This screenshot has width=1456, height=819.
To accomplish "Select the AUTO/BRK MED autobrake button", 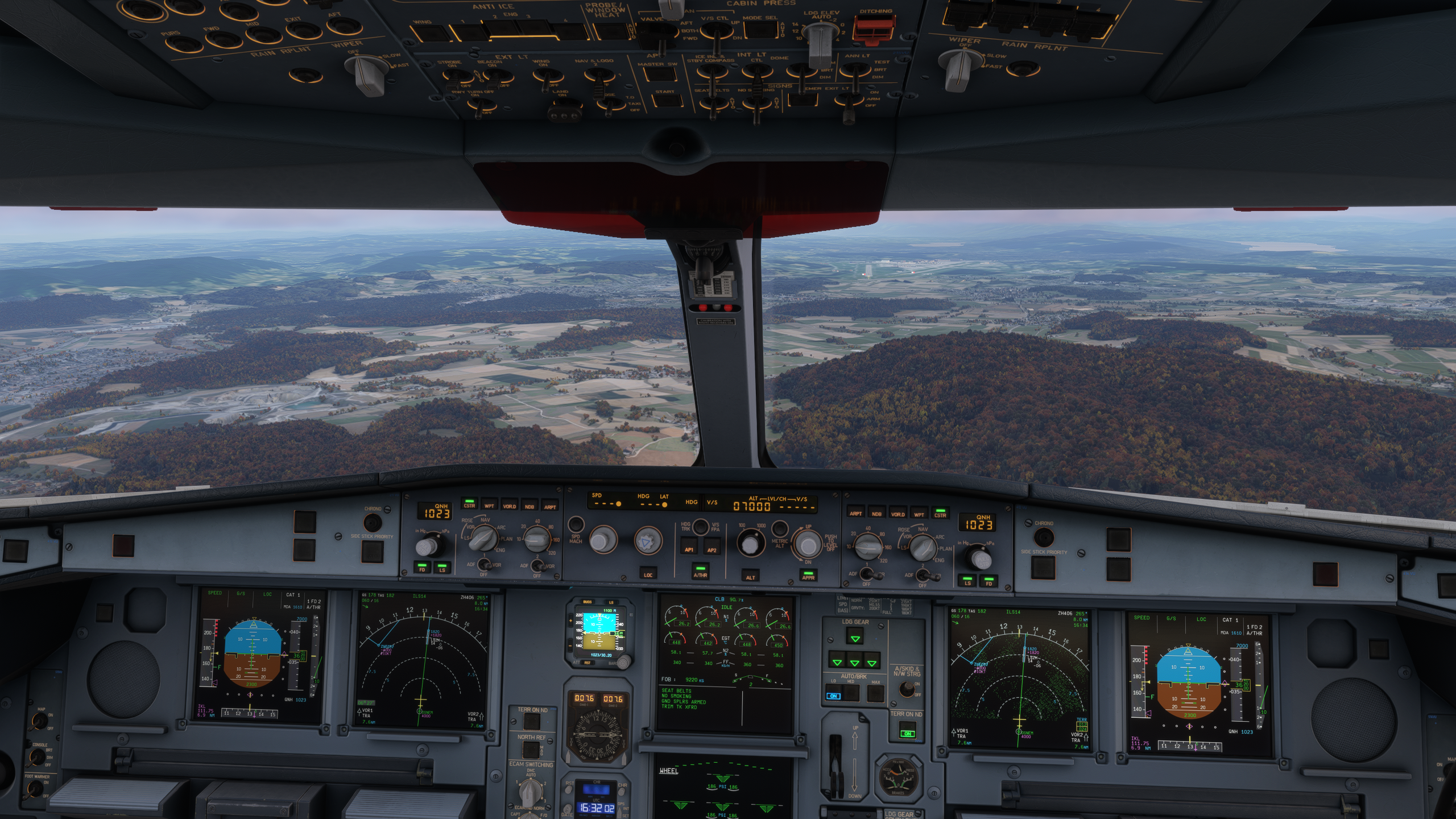I will click(851, 693).
